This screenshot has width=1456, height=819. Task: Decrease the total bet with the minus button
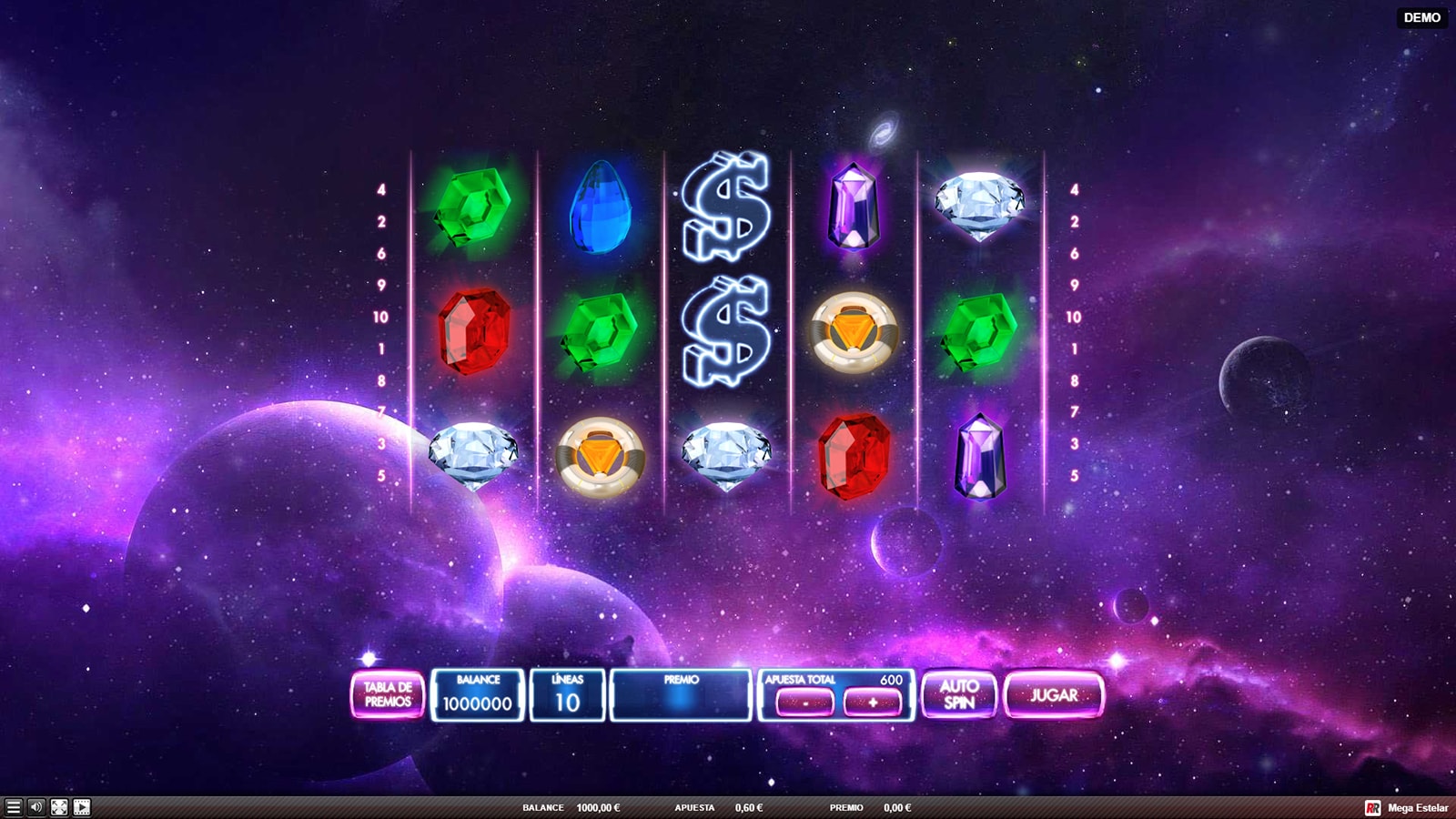pos(804,703)
